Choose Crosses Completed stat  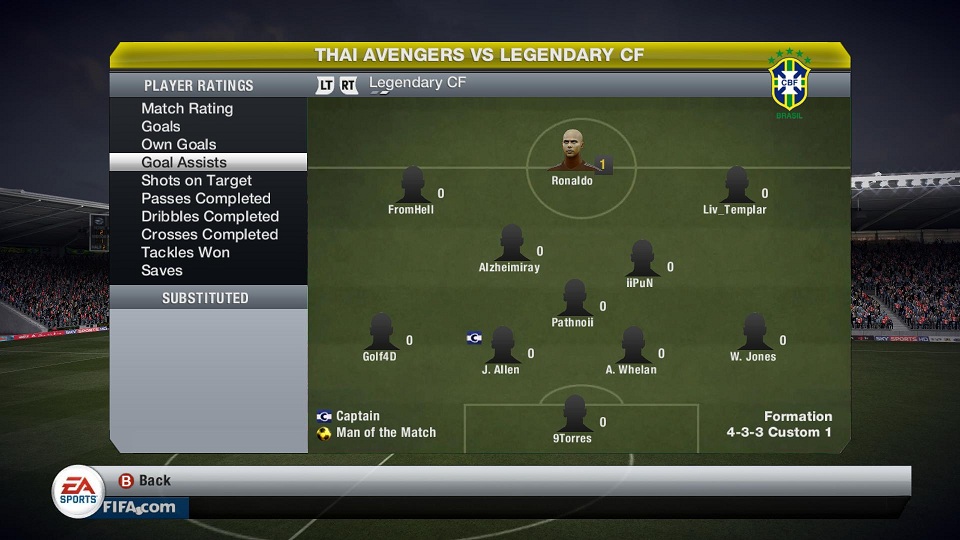(x=209, y=234)
